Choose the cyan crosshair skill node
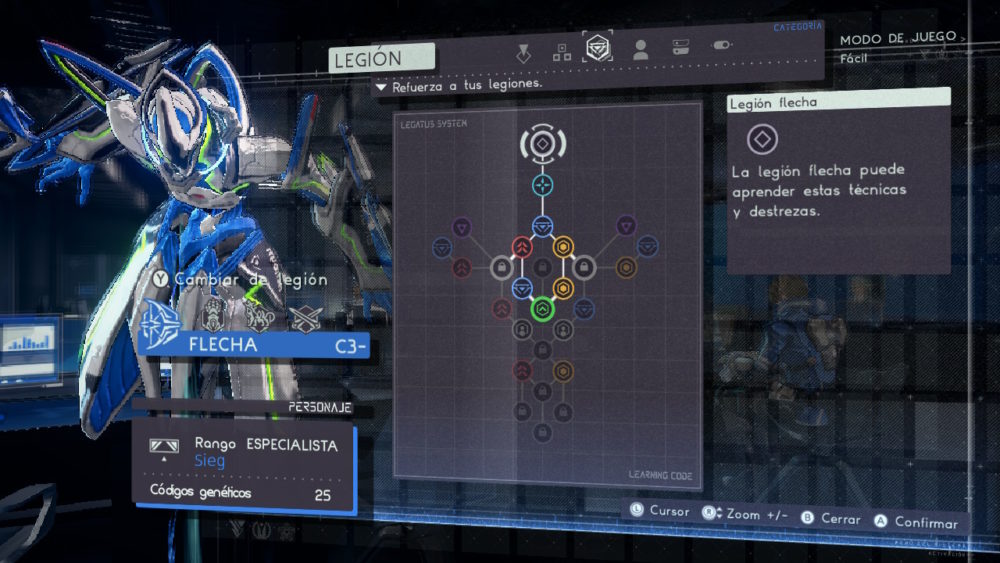The height and width of the screenshot is (563, 1000). point(541,185)
